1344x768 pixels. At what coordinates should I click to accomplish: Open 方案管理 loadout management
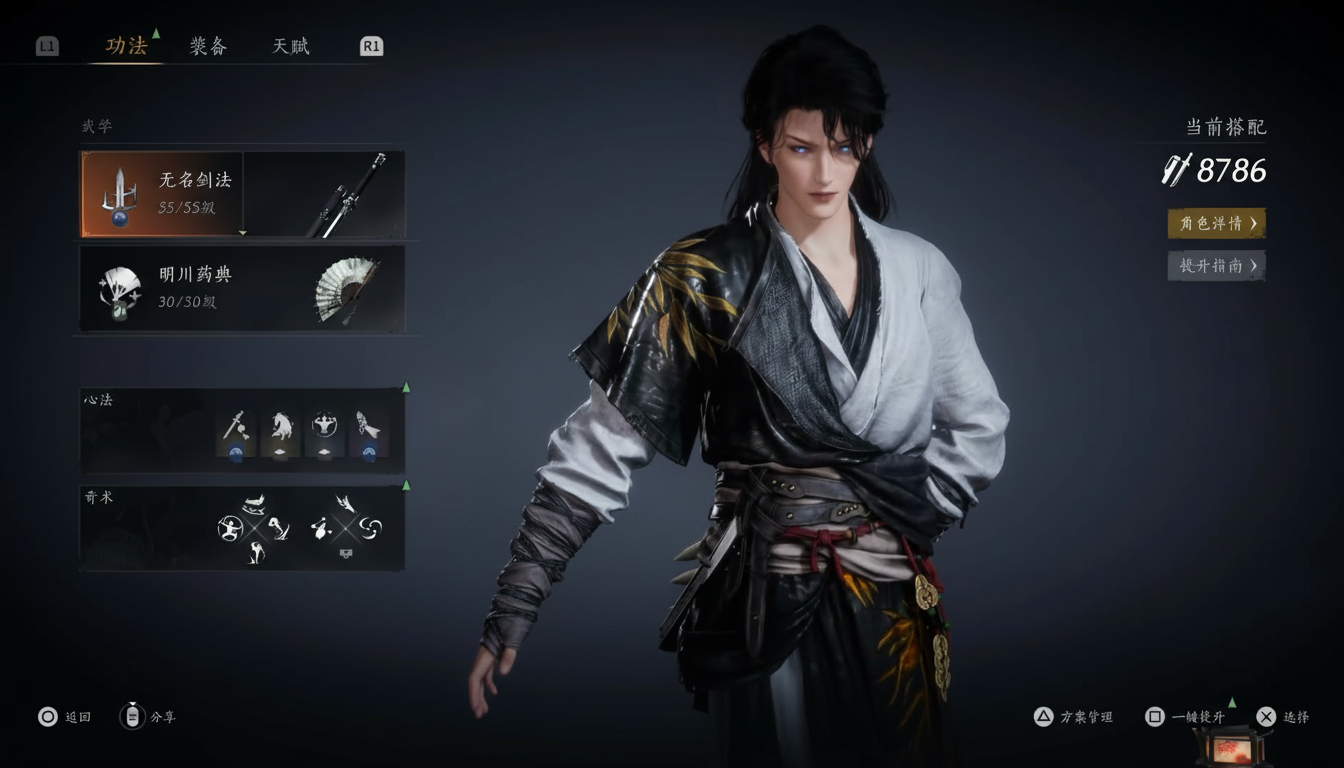pos(1073,717)
